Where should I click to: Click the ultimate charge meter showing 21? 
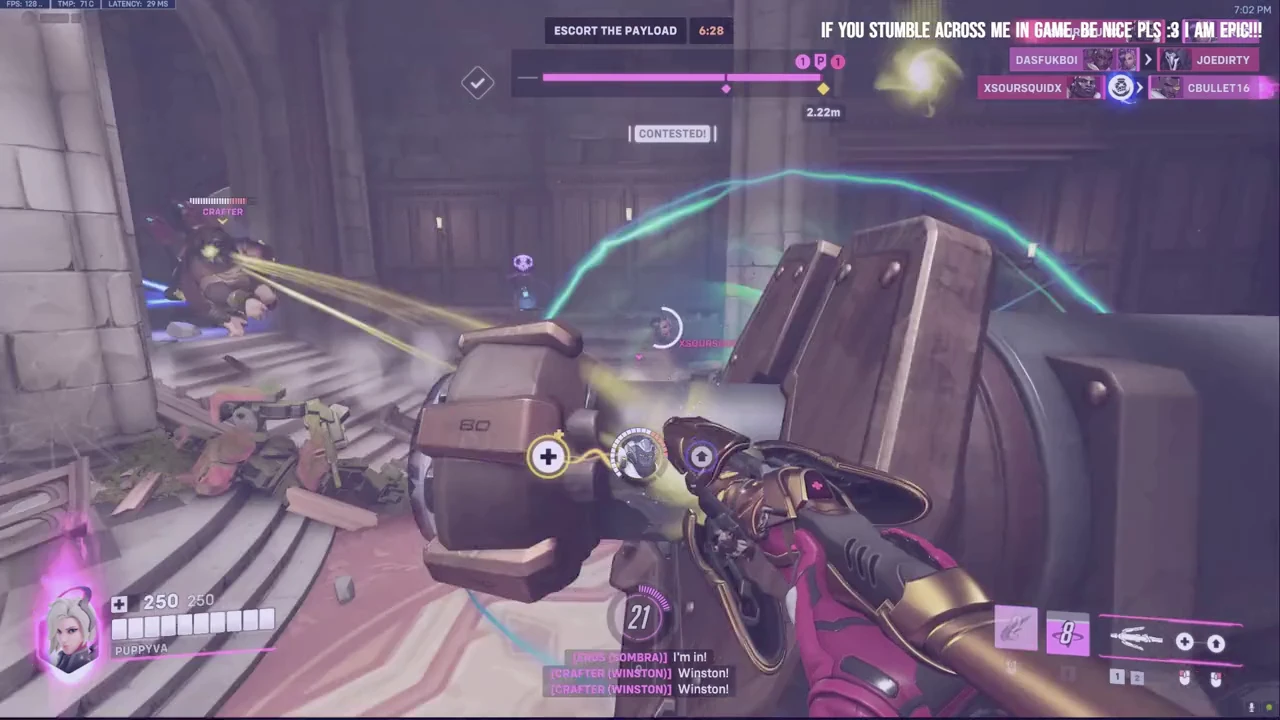[640, 618]
